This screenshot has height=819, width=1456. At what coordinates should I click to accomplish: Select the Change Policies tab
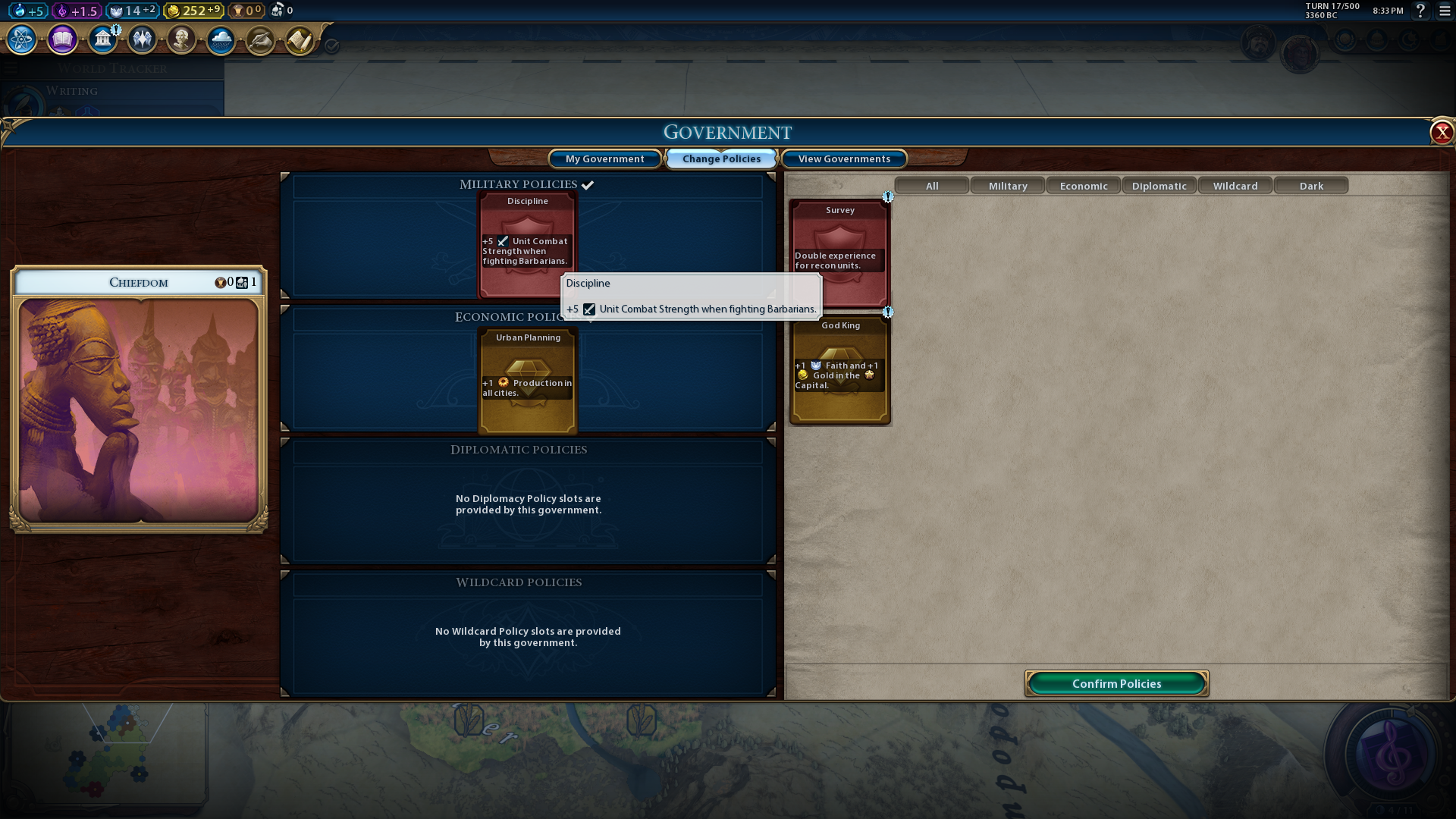point(721,158)
